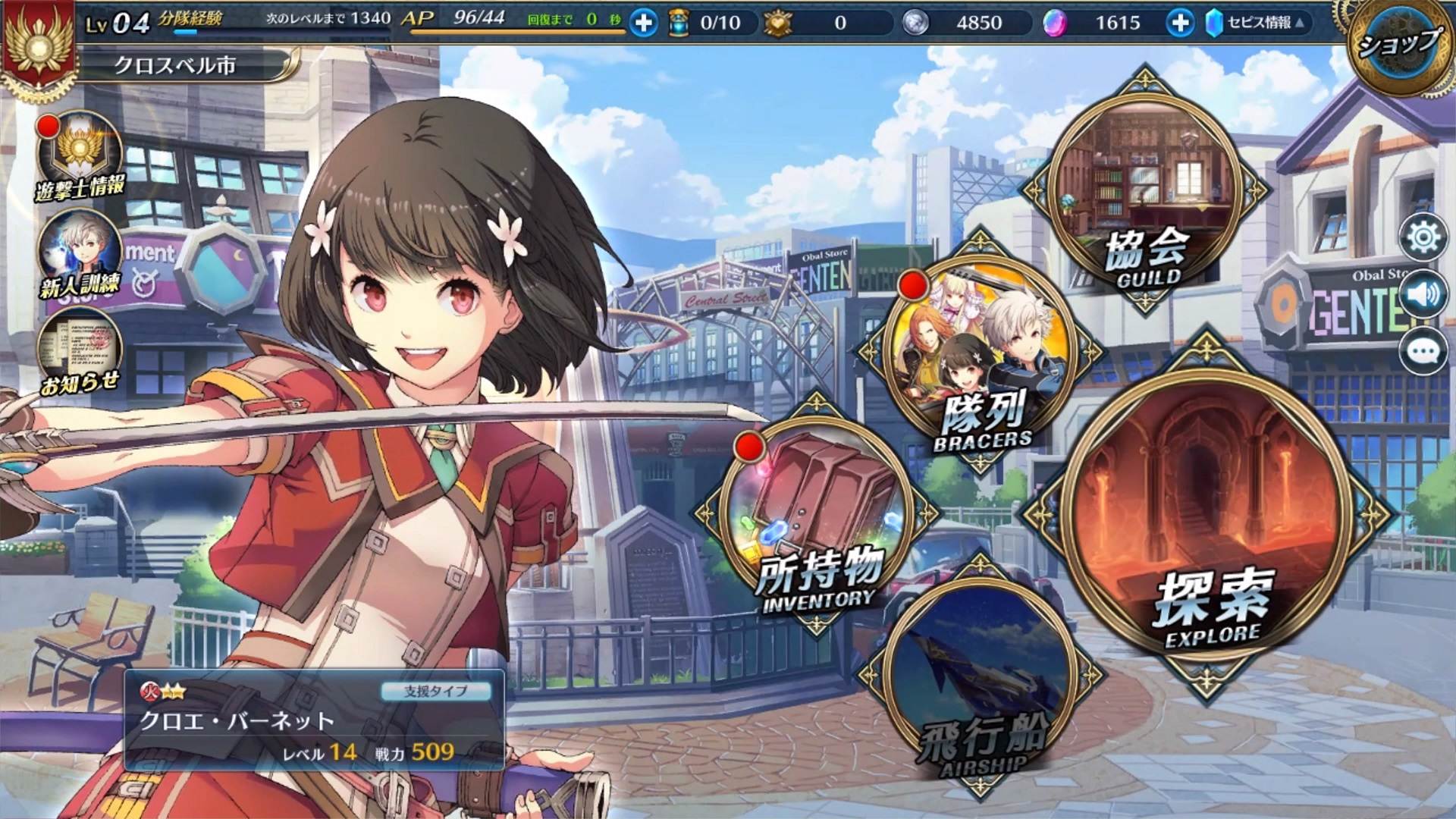Add AP with the plus button
Screen dimensions: 1456x819
pyautogui.click(x=644, y=24)
